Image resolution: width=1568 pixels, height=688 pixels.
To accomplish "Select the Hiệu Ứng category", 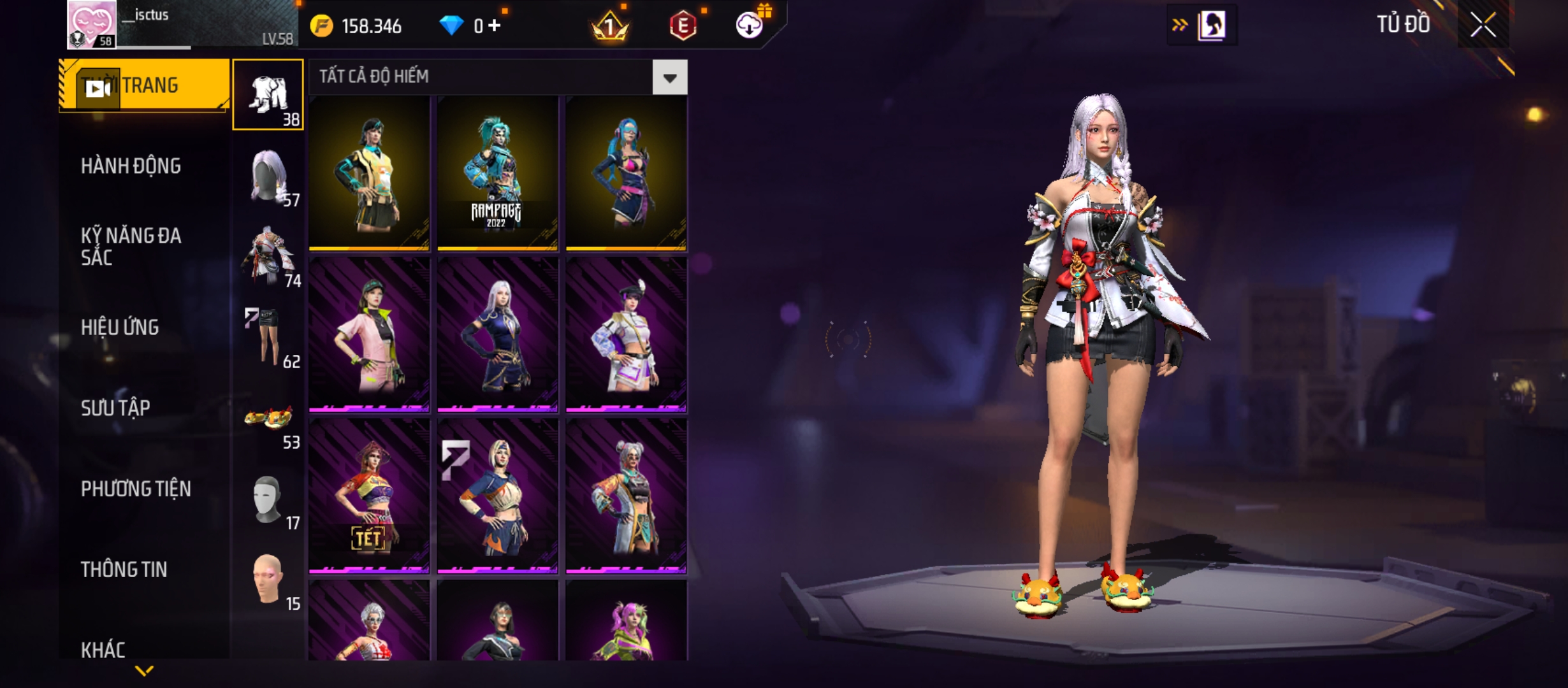I will 120,327.
